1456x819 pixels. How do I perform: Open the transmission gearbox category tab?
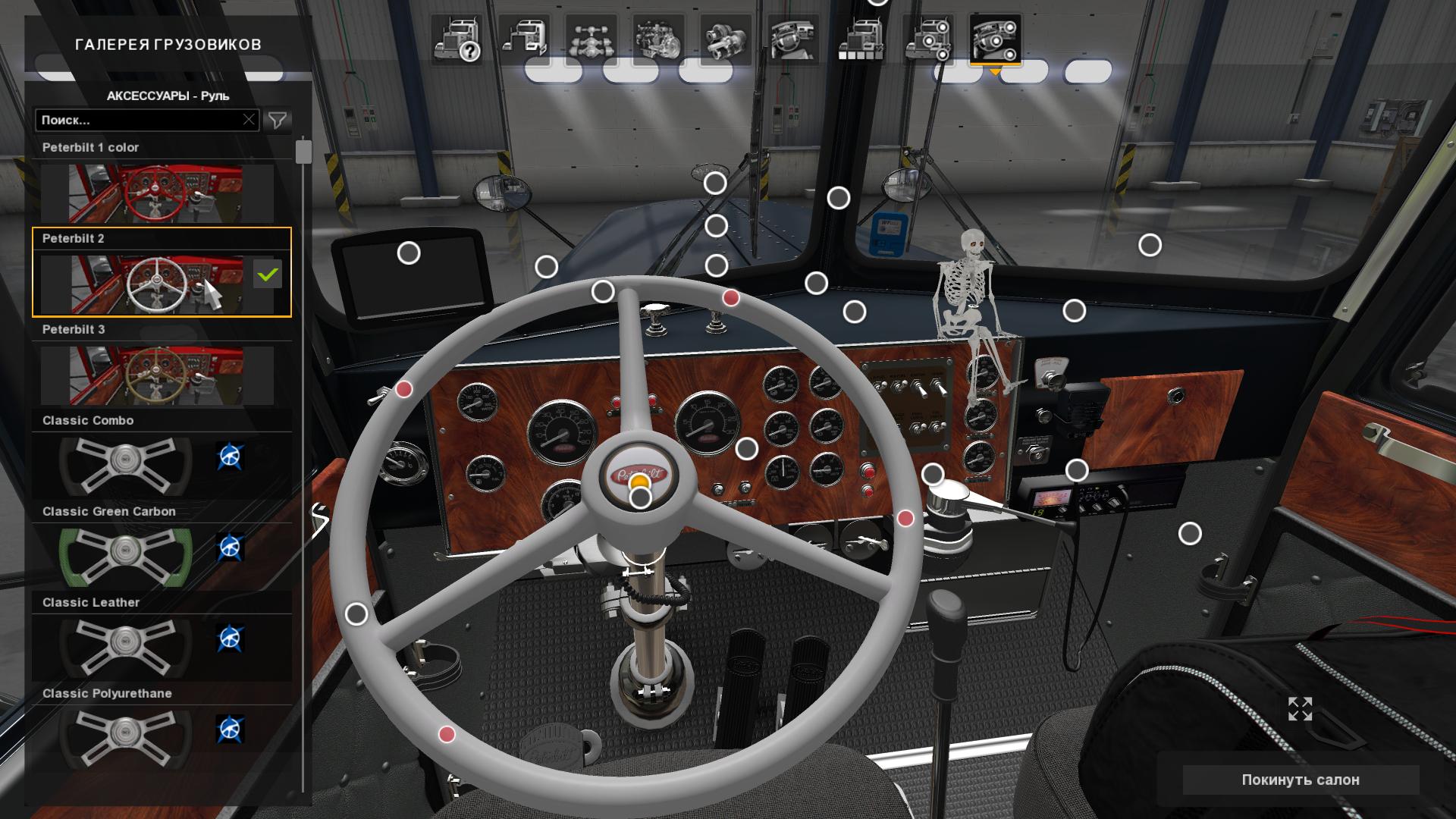pyautogui.click(x=726, y=39)
